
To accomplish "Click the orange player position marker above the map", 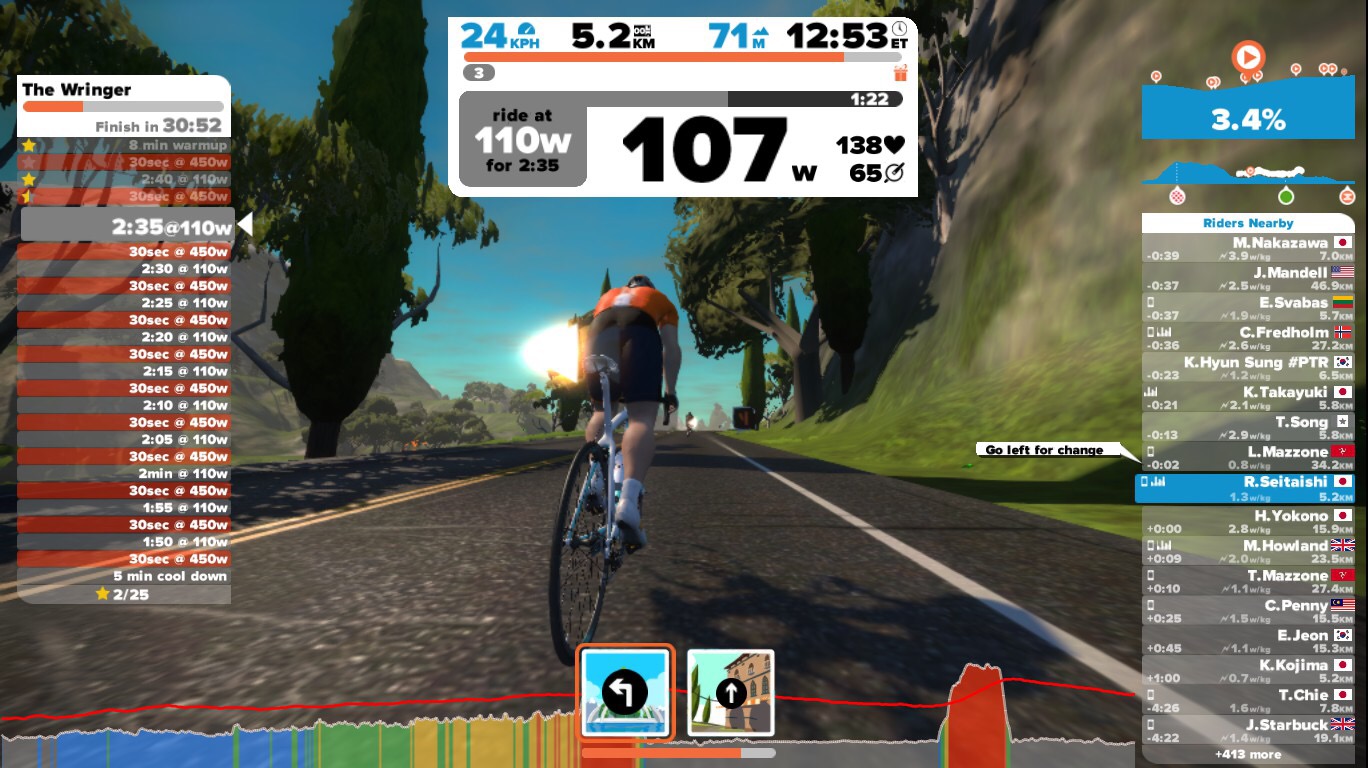I will pyautogui.click(x=1248, y=56).
